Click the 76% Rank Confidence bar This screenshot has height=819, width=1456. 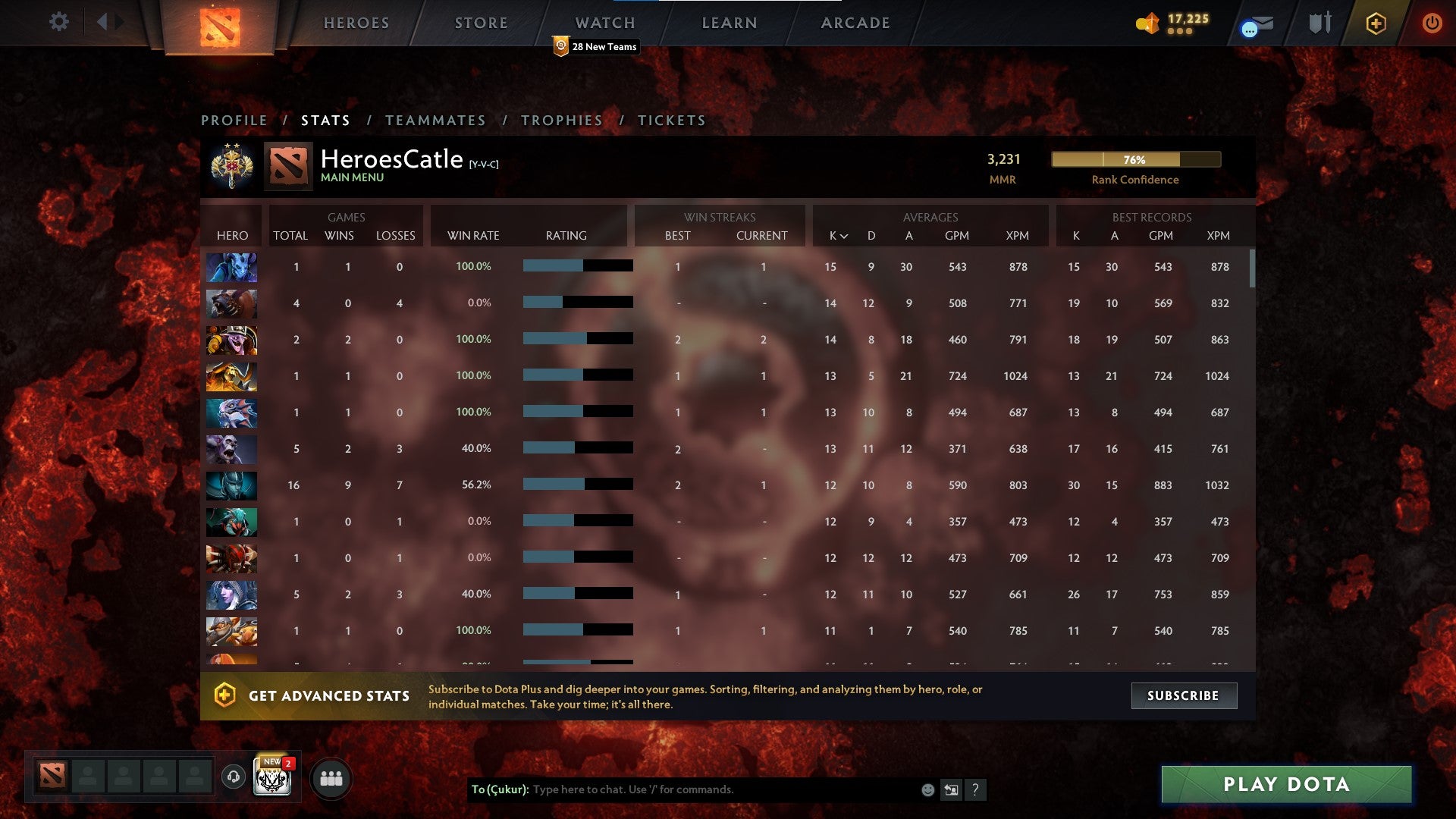tap(1134, 160)
